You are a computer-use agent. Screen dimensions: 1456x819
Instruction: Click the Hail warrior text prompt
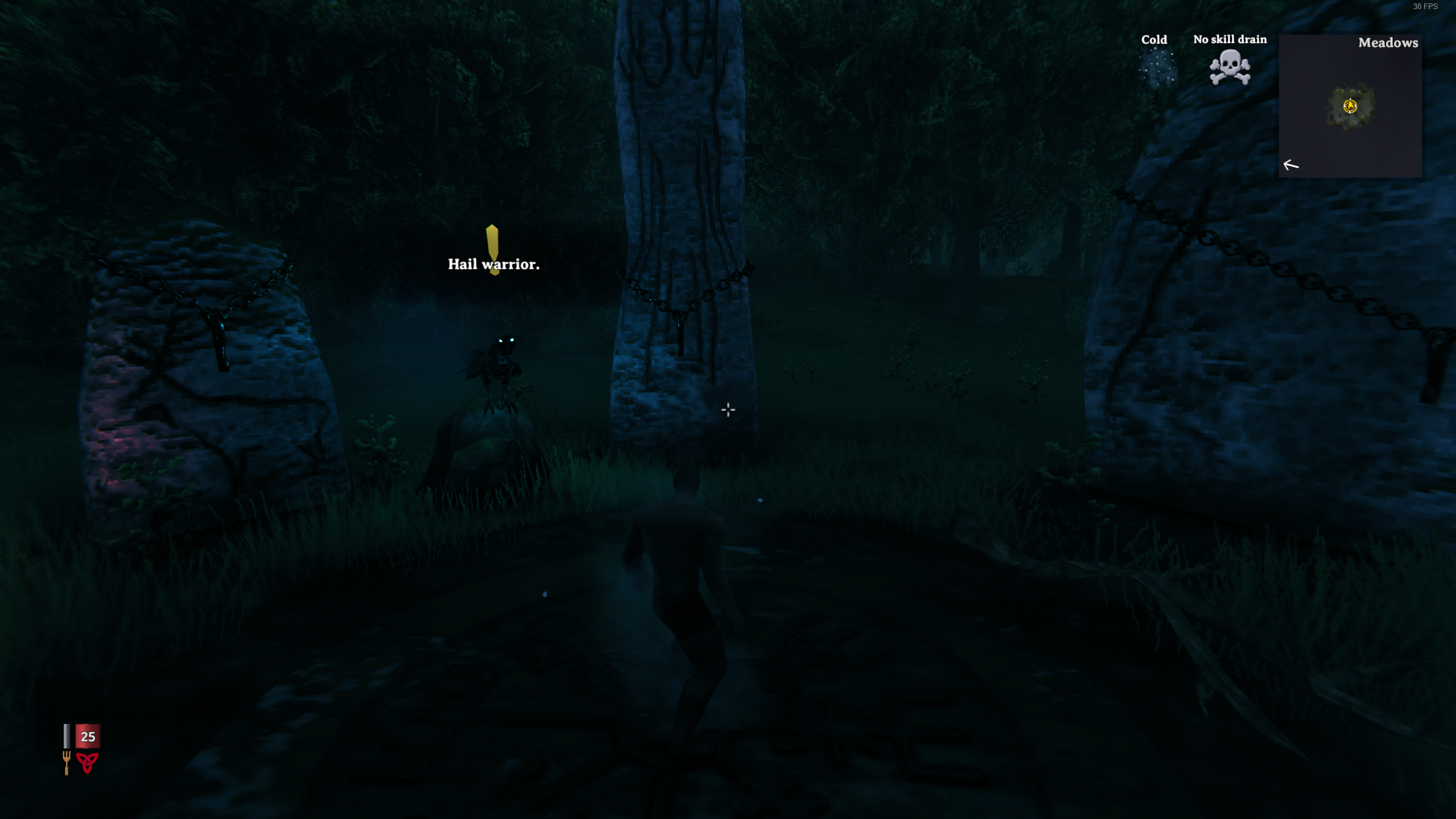pyautogui.click(x=494, y=264)
